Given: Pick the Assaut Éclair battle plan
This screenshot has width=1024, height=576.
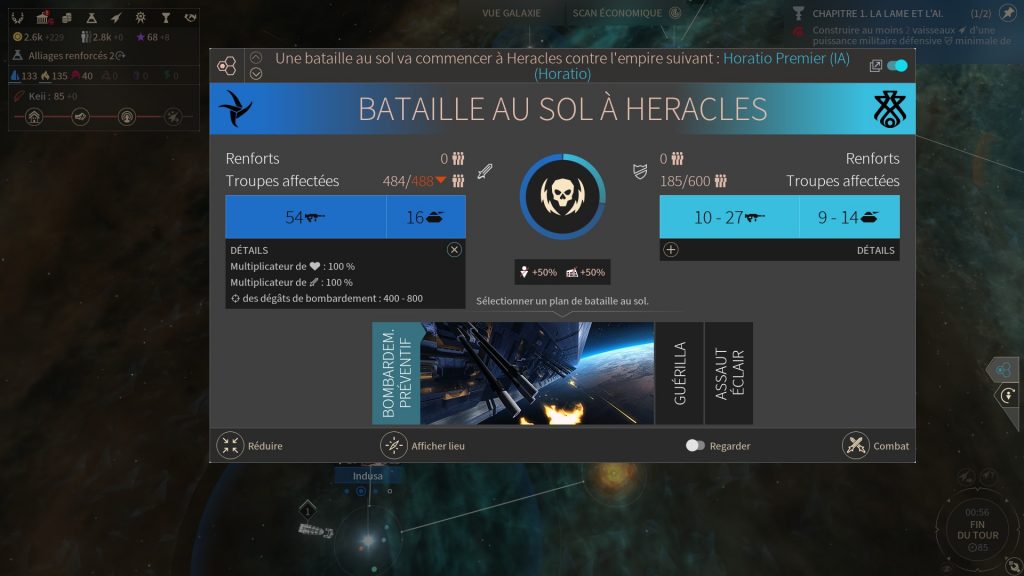Looking at the screenshot, I should pos(729,373).
